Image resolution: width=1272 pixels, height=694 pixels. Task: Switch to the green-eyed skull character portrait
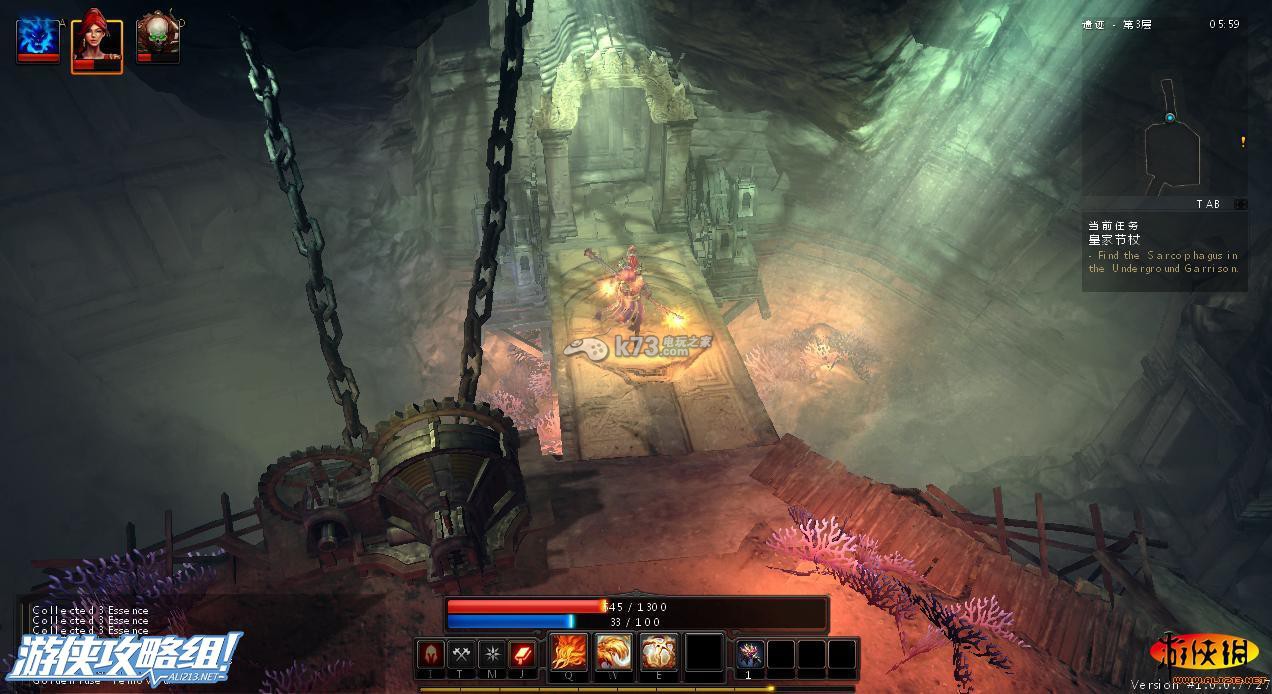(x=157, y=40)
